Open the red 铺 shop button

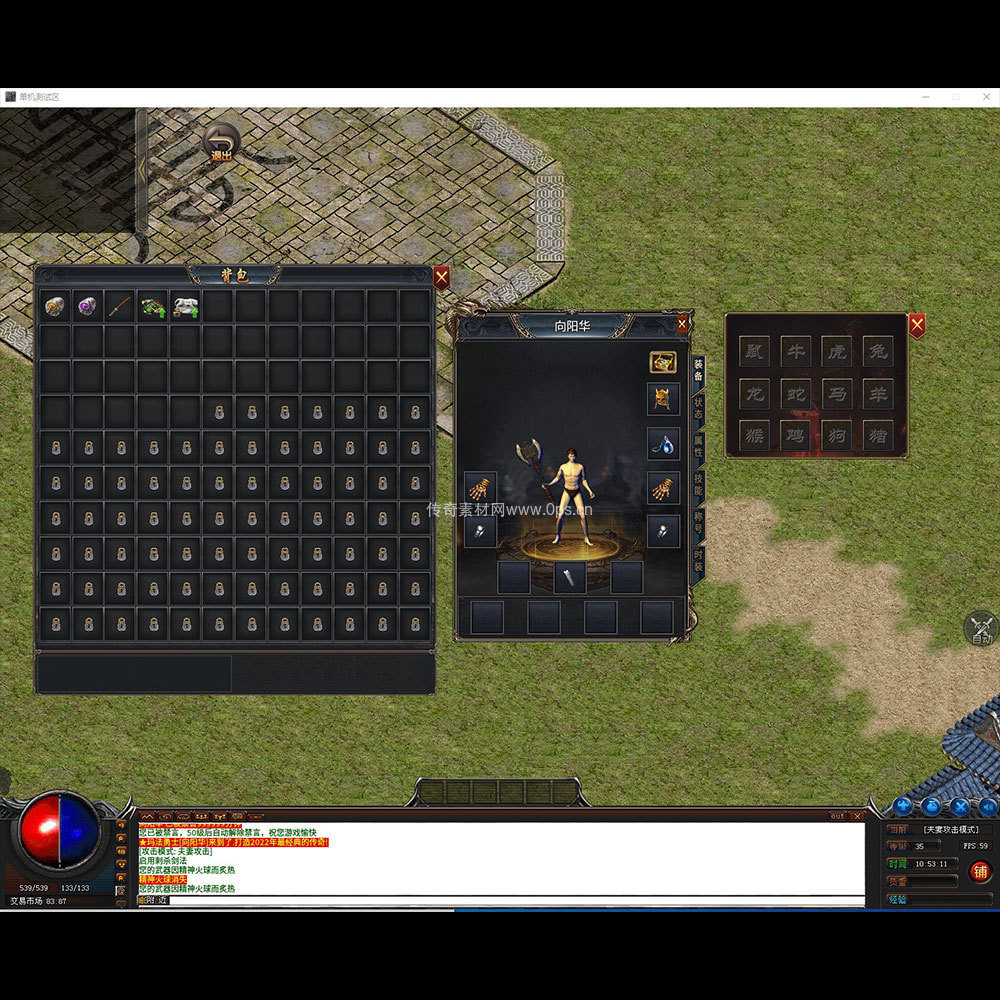click(980, 871)
